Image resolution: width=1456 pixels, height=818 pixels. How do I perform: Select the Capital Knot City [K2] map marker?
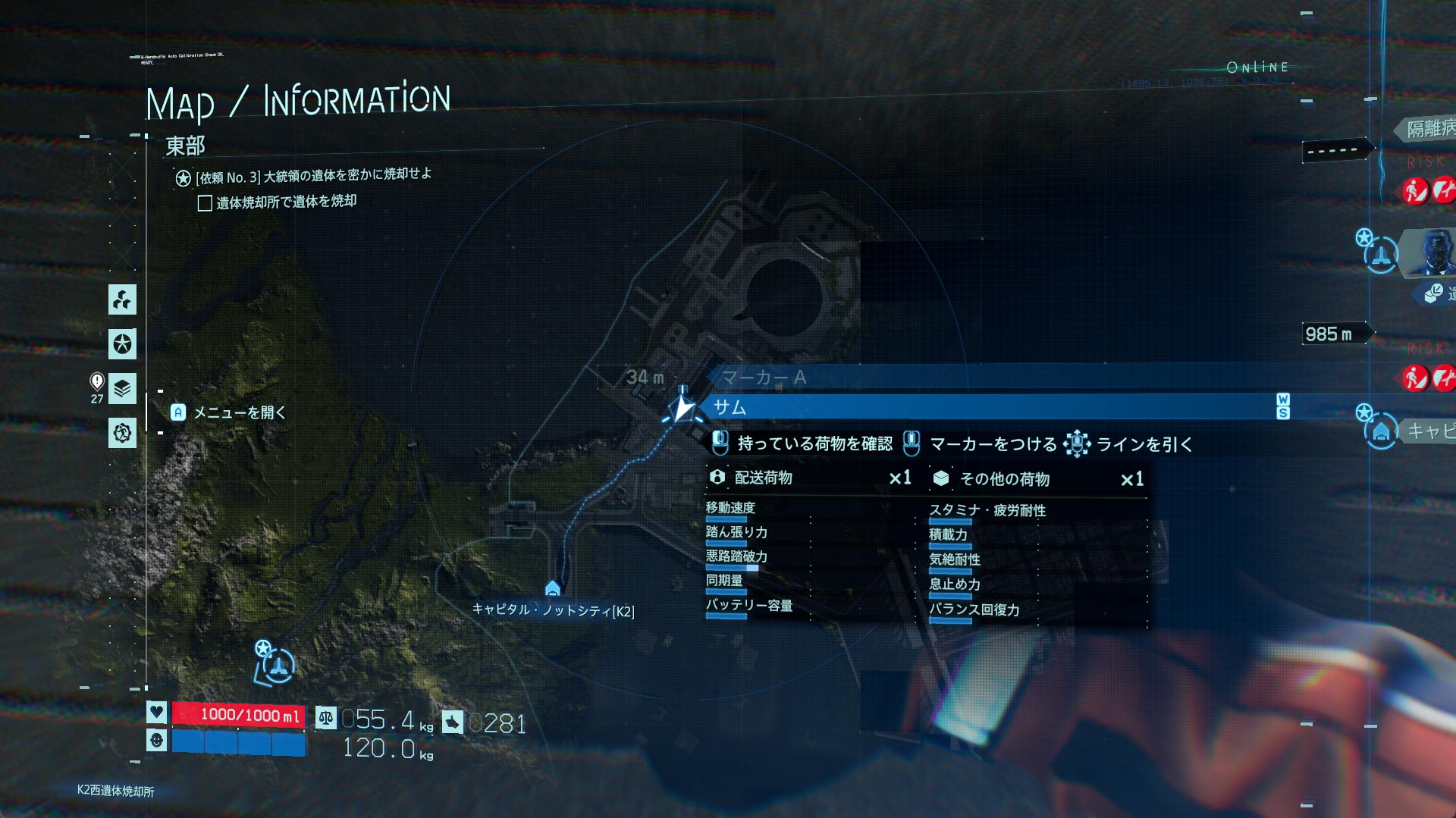pyautogui.click(x=553, y=589)
